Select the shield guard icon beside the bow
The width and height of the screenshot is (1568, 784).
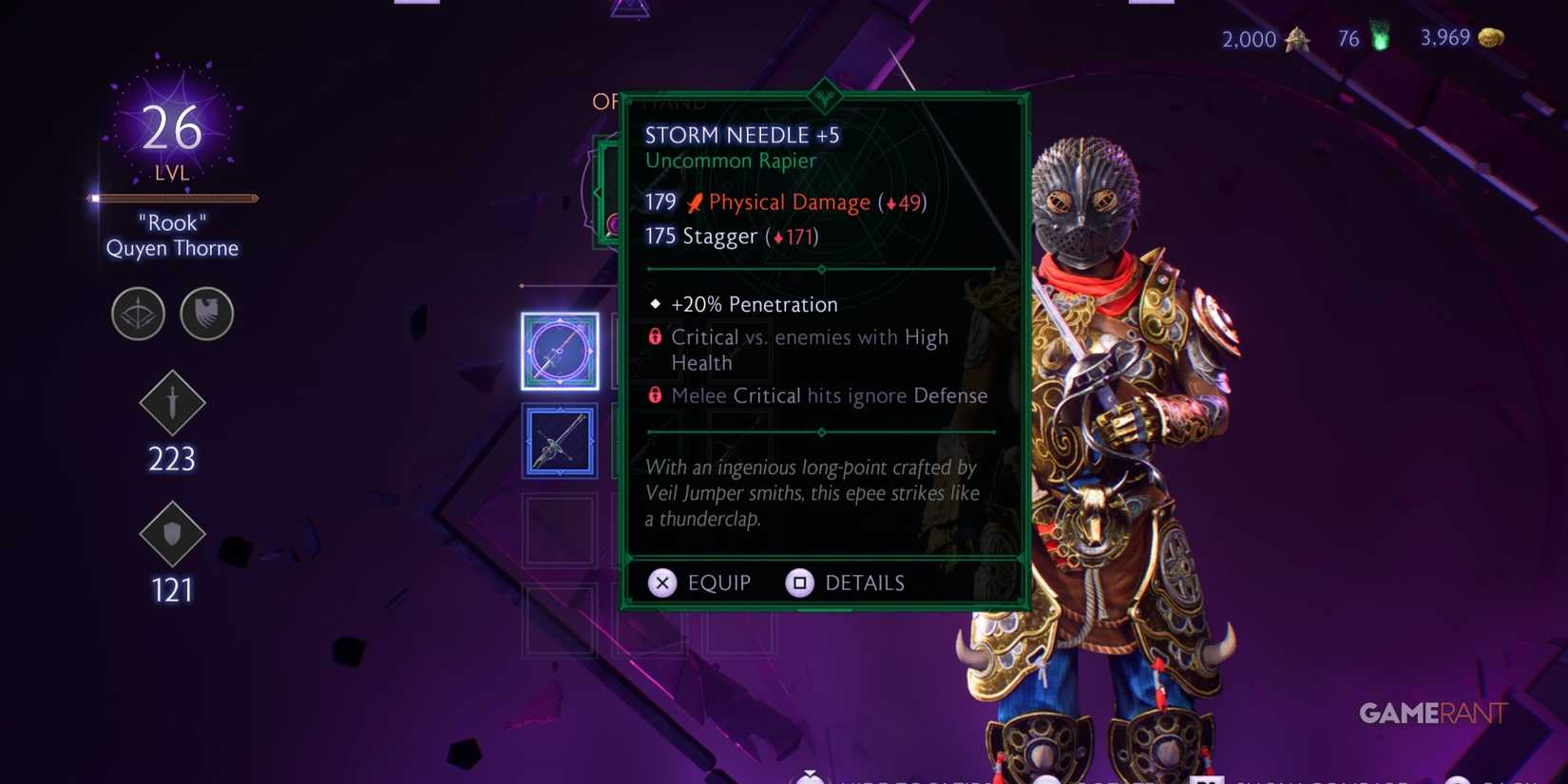pos(206,314)
